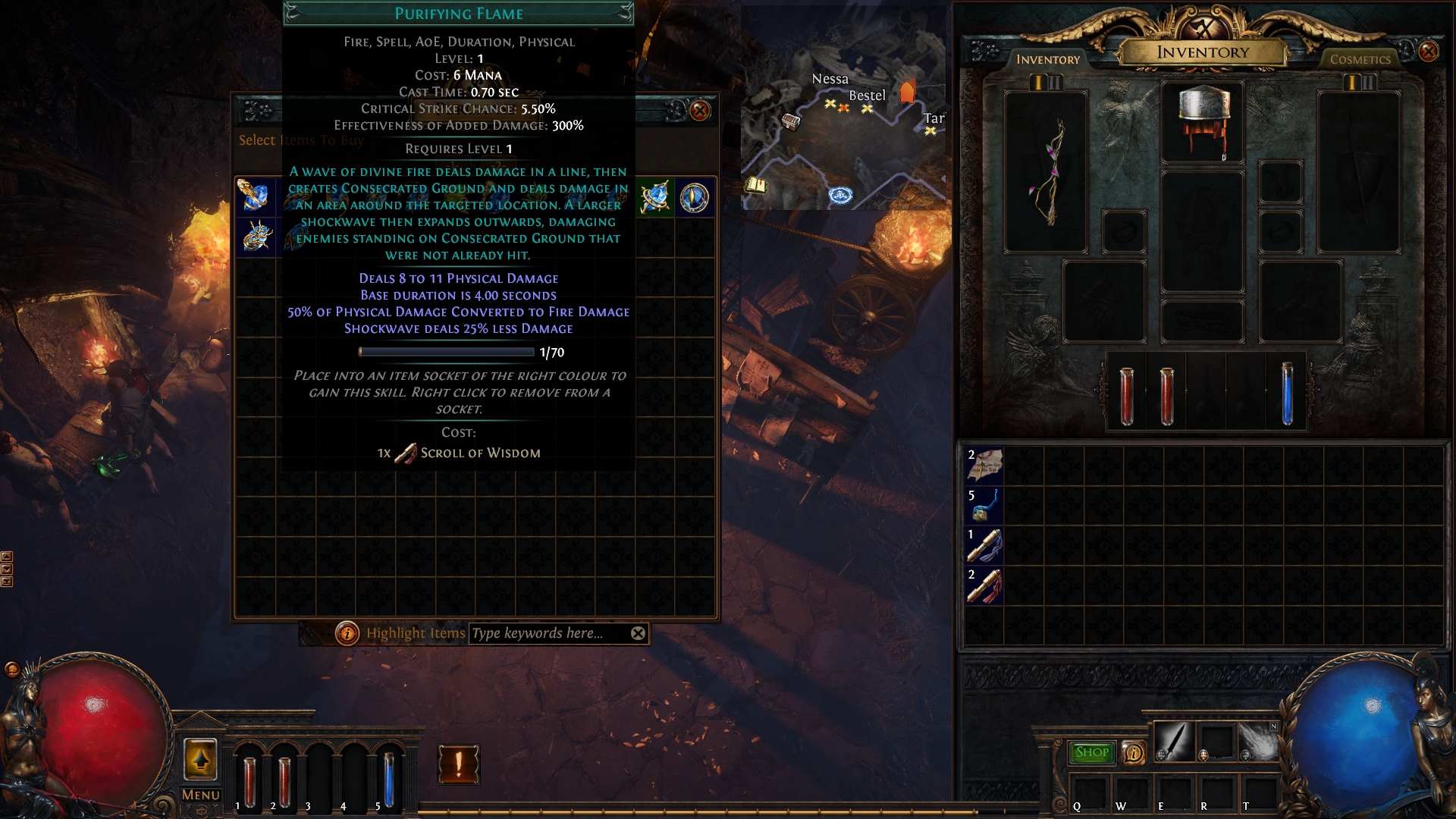Image resolution: width=1456 pixels, height=819 pixels.
Task: Open the Menu button
Action: tap(200, 795)
